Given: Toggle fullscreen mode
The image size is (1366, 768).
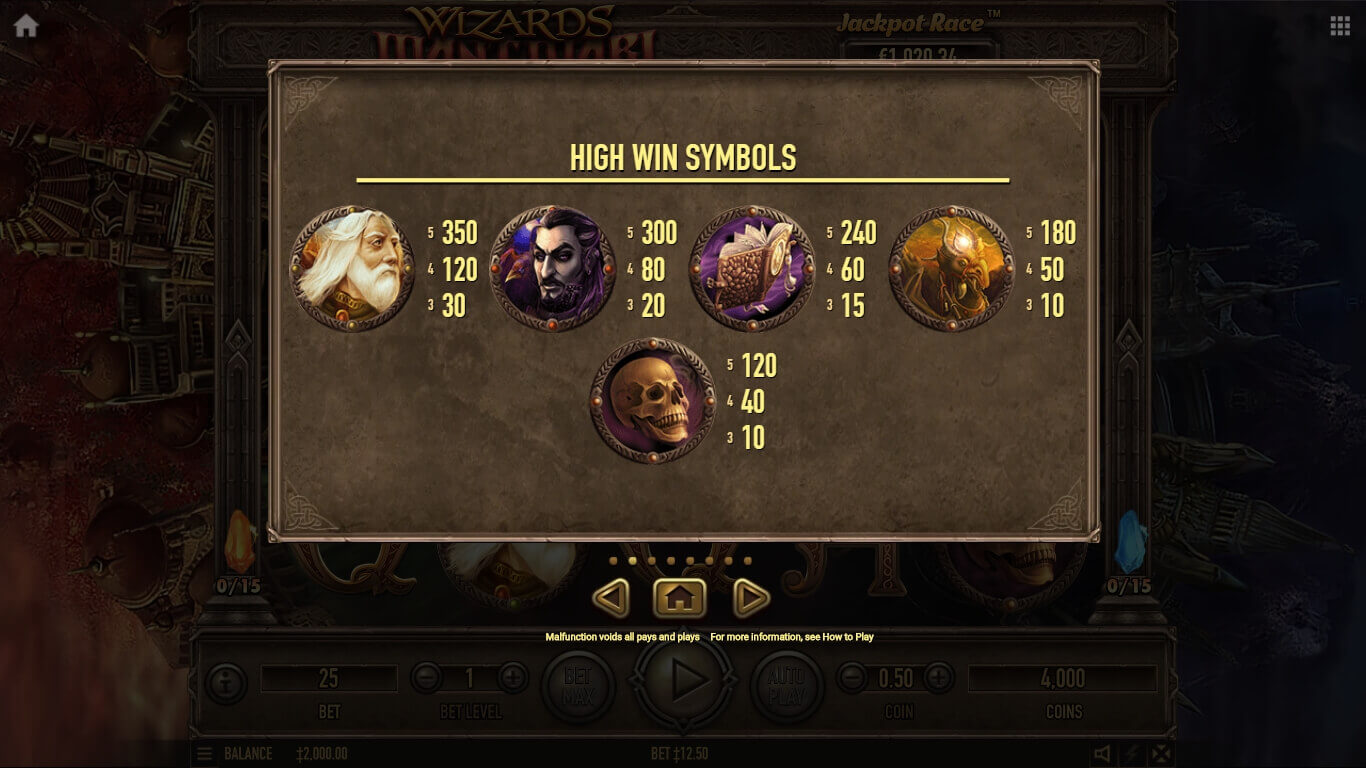Looking at the screenshot, I should click(x=1160, y=754).
